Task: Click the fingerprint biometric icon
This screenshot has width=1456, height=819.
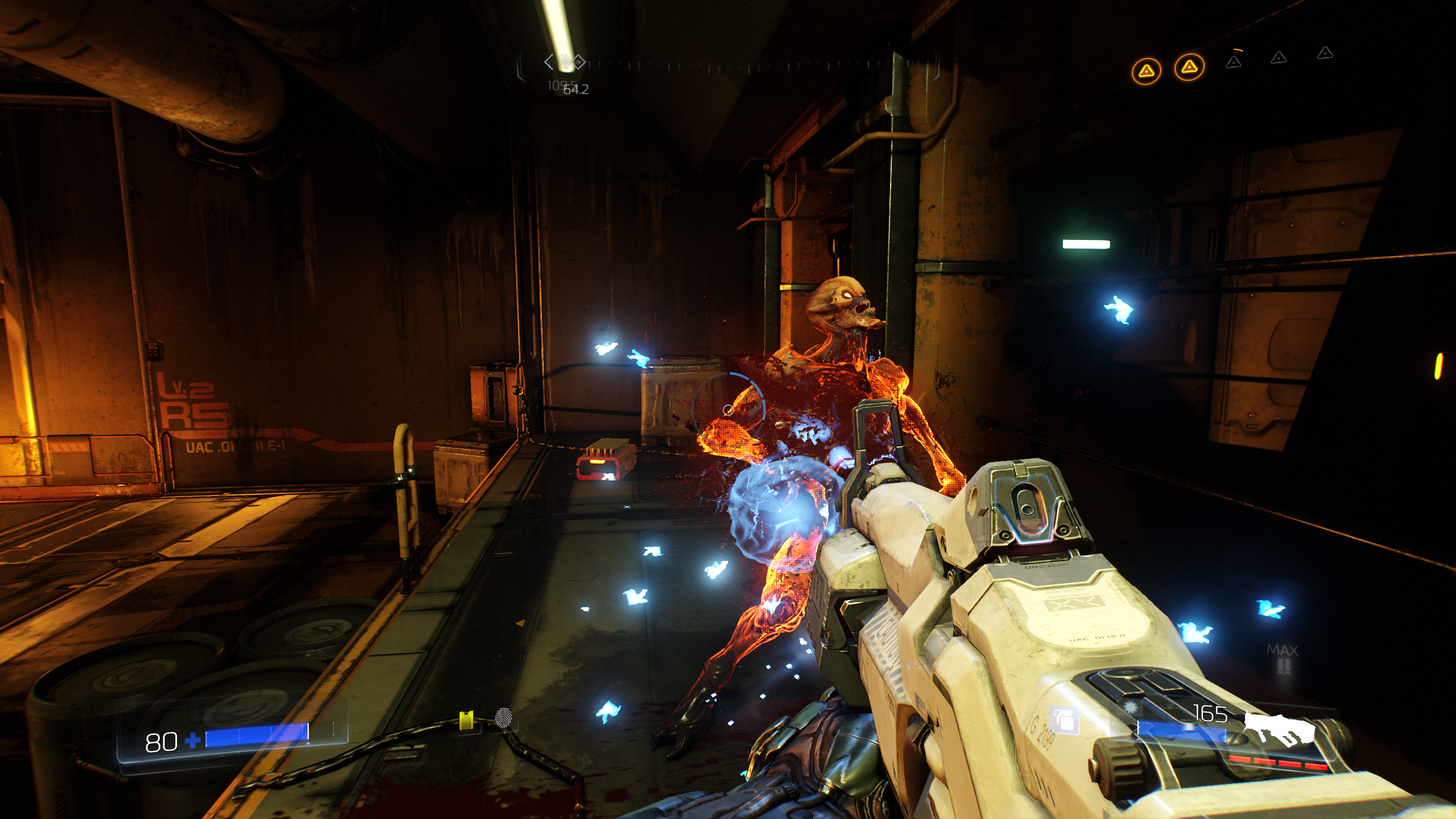Action: pyautogui.click(x=503, y=718)
